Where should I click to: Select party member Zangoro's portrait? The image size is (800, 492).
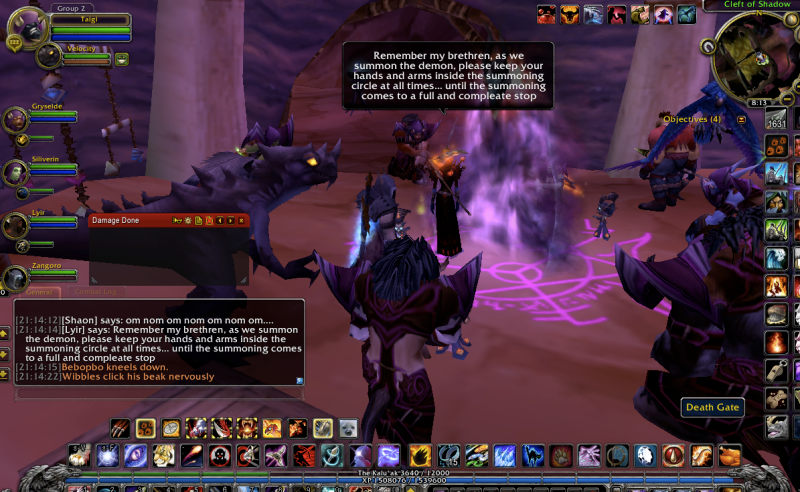[15, 278]
